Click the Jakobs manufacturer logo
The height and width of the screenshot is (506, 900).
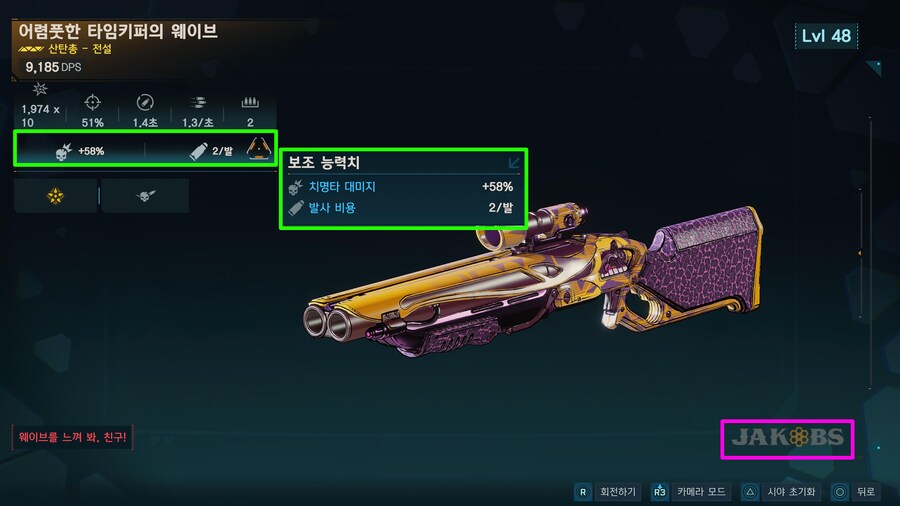787,438
